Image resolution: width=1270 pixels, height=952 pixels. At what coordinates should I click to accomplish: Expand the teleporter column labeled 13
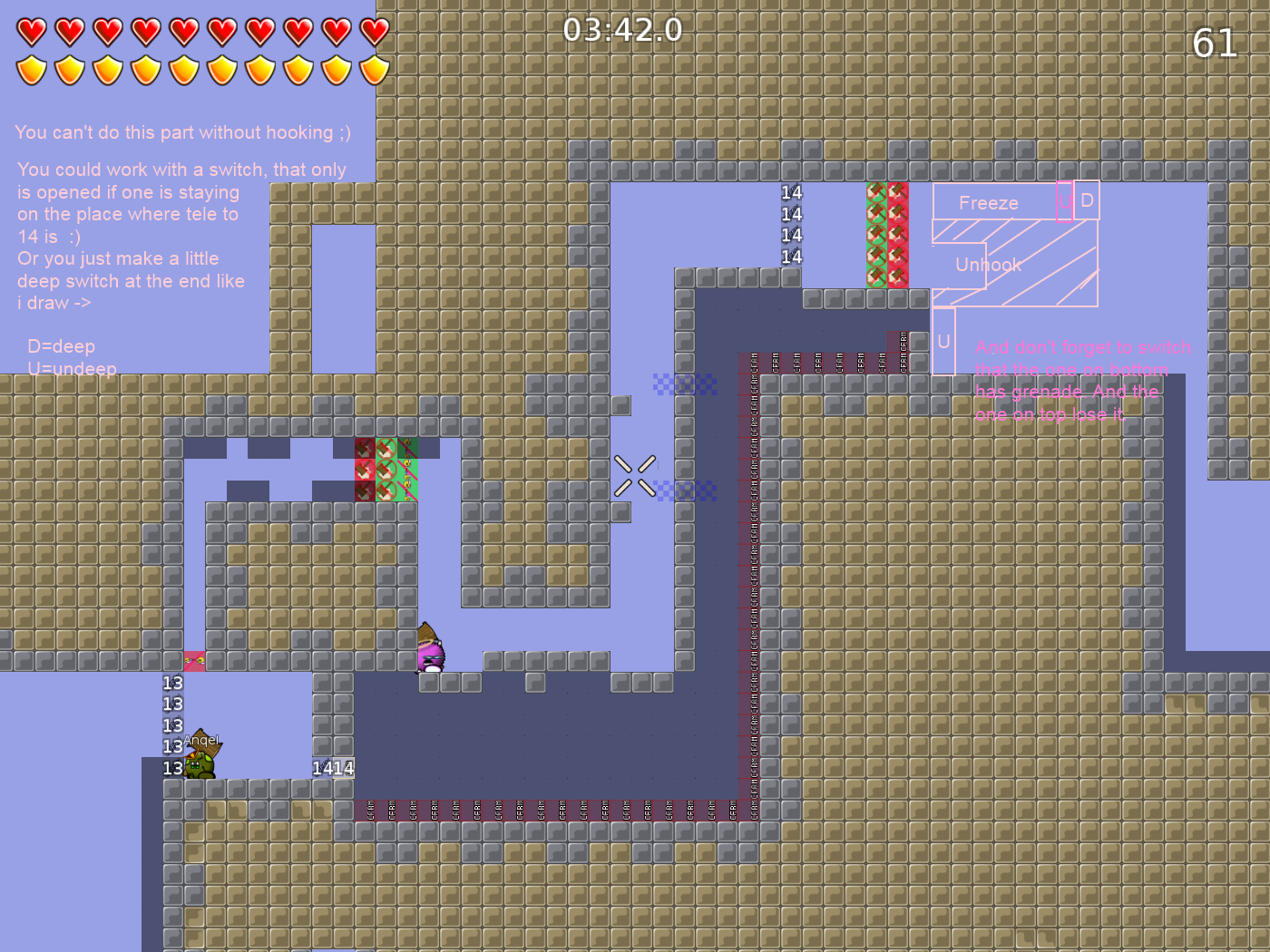pyautogui.click(x=171, y=725)
